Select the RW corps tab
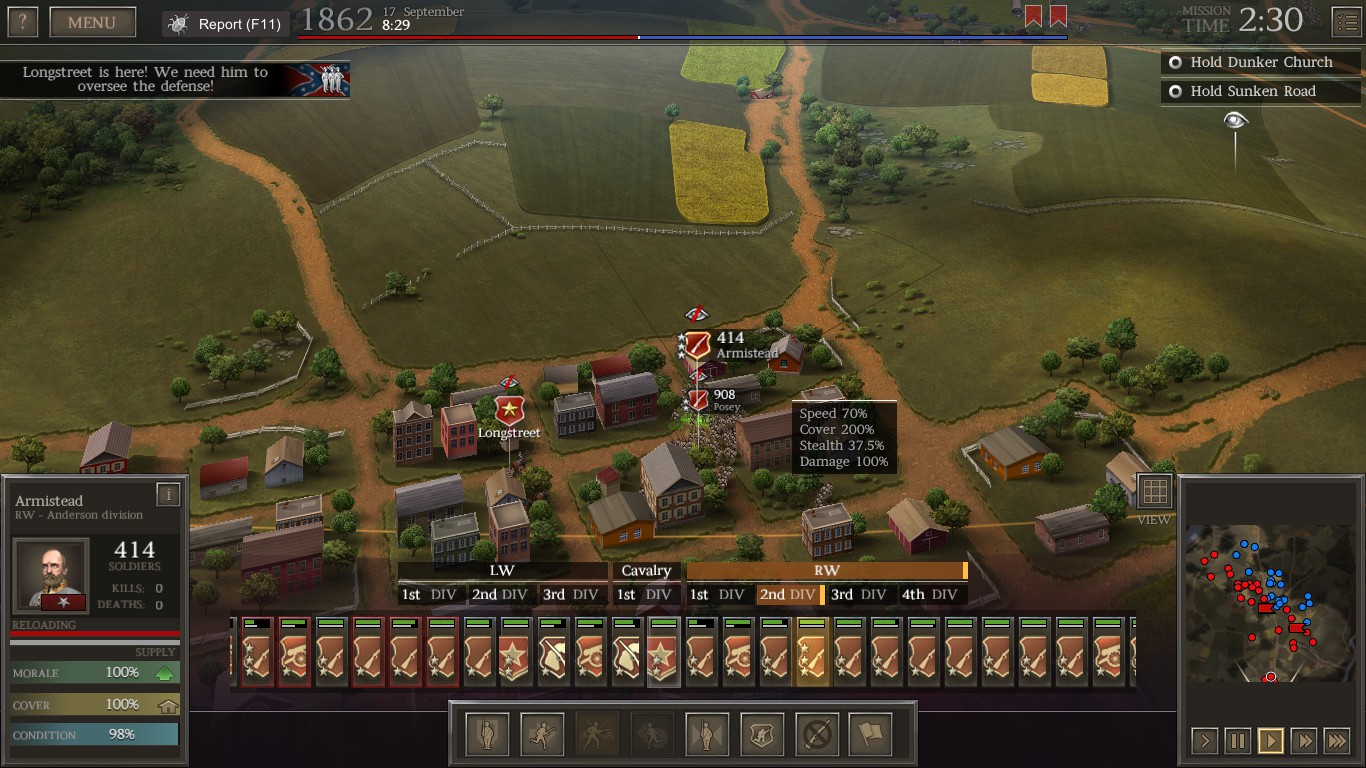Image resolution: width=1366 pixels, height=768 pixels. (826, 571)
